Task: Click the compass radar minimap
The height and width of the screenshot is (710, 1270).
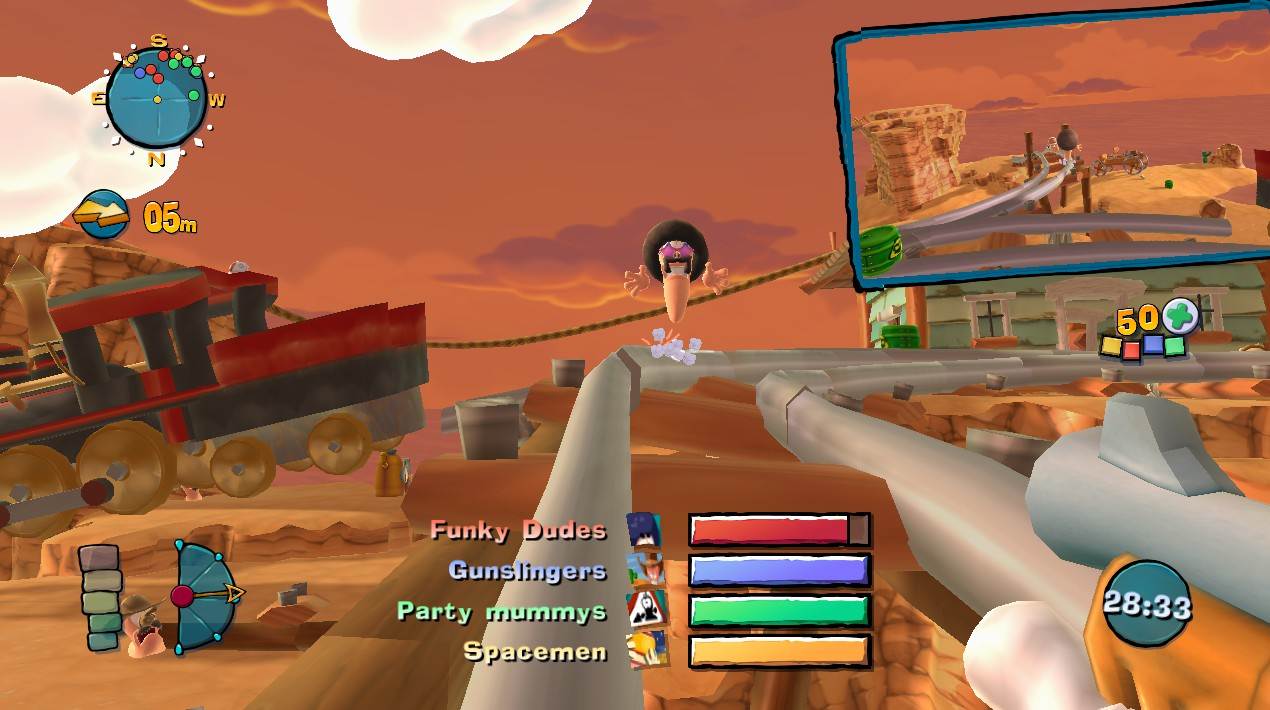Action: pos(157,97)
